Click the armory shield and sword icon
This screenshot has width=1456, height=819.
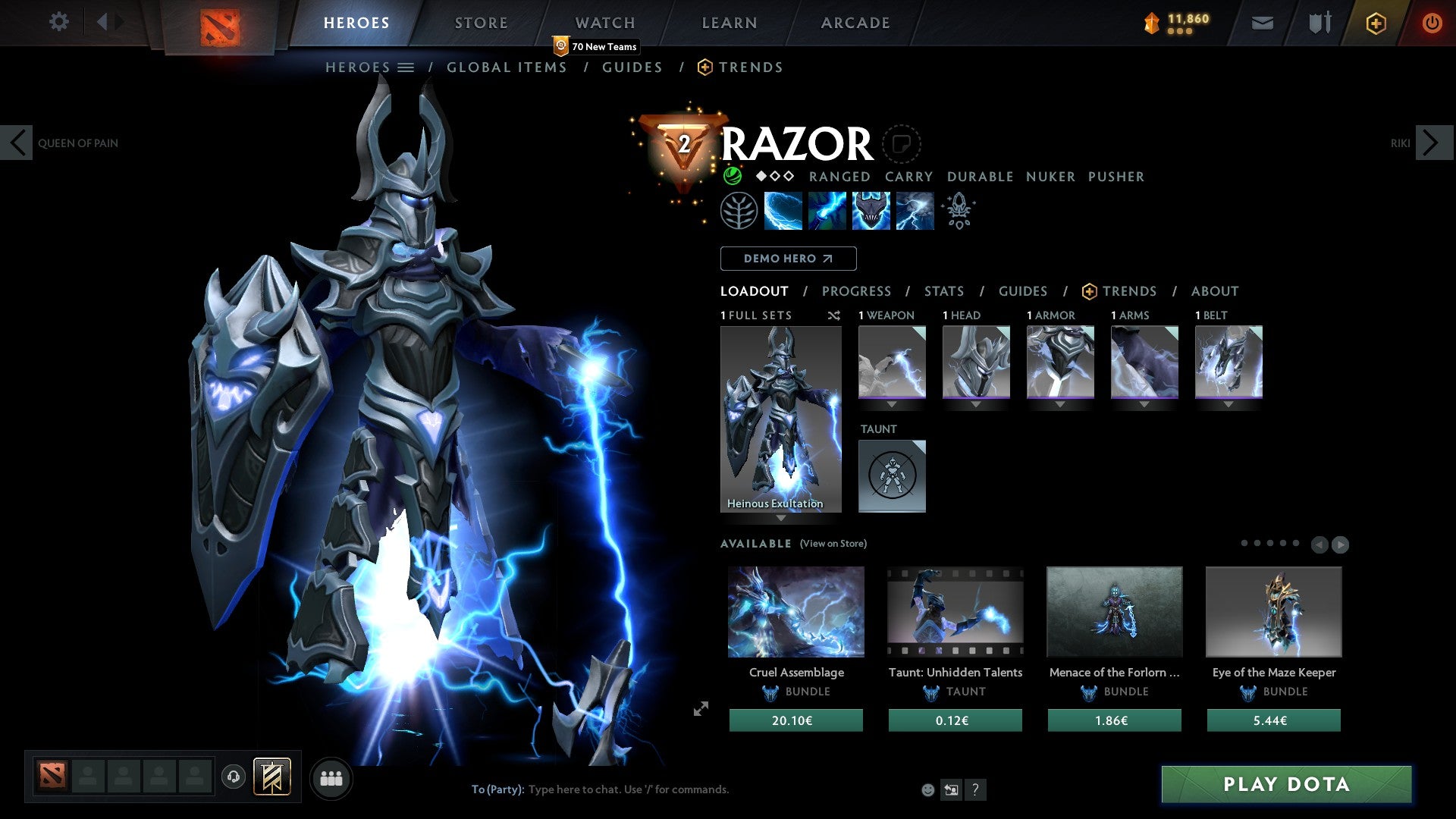(x=1318, y=23)
